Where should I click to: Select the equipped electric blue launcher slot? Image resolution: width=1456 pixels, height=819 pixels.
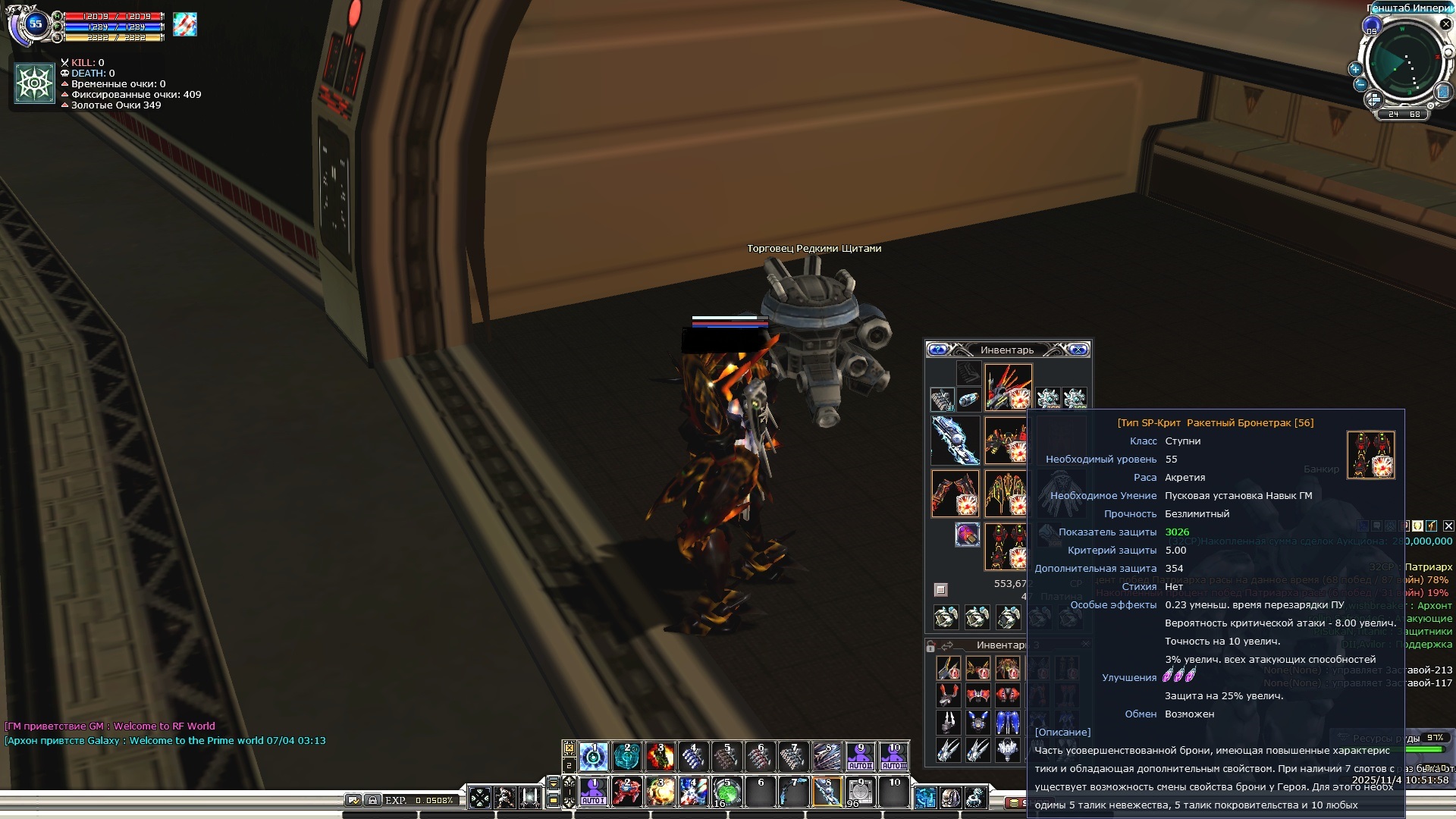[x=954, y=440]
